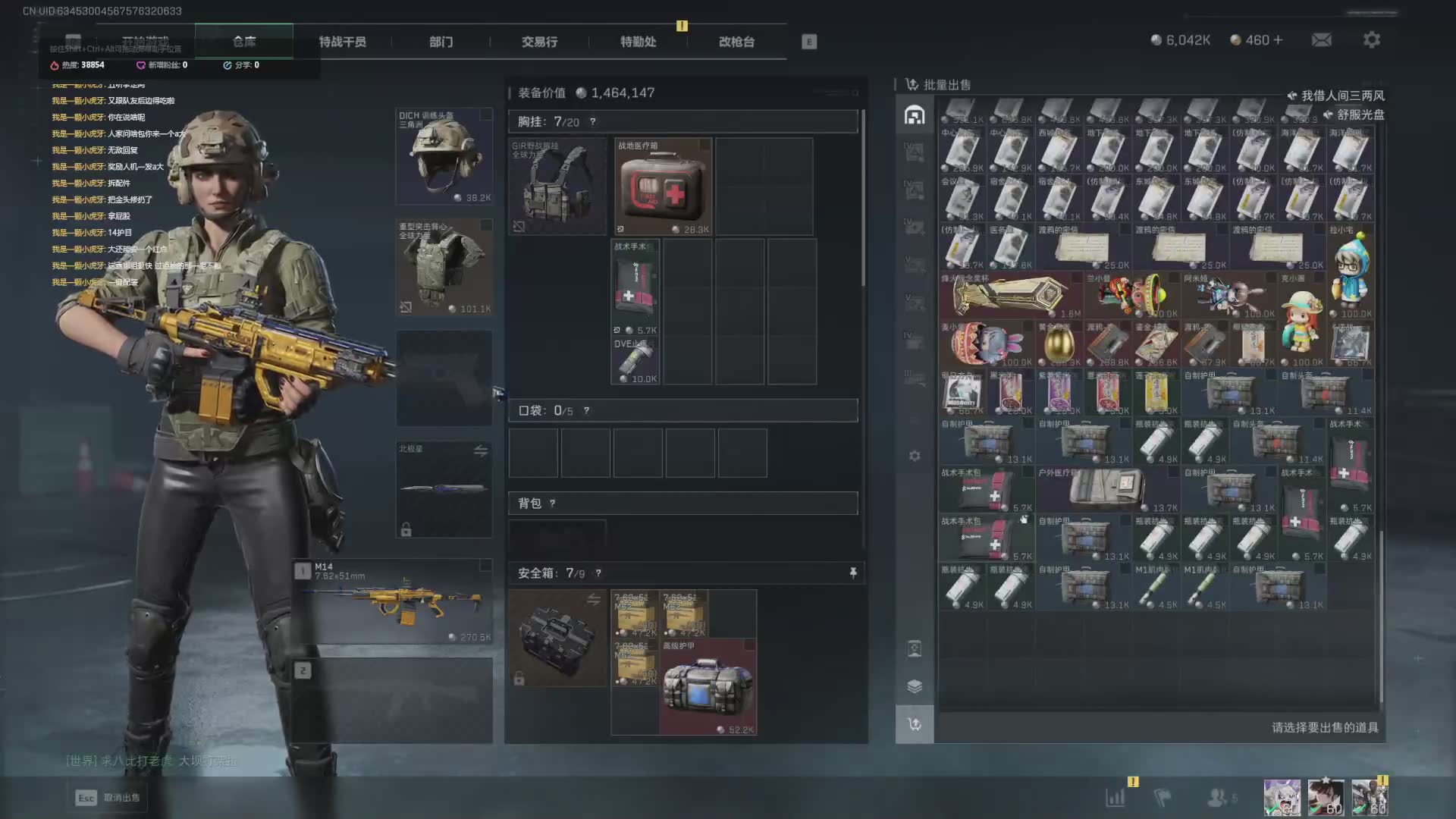This screenshot has width=1456, height=819.
Task: Open the 特战干员 operators tab
Action: pos(342,42)
